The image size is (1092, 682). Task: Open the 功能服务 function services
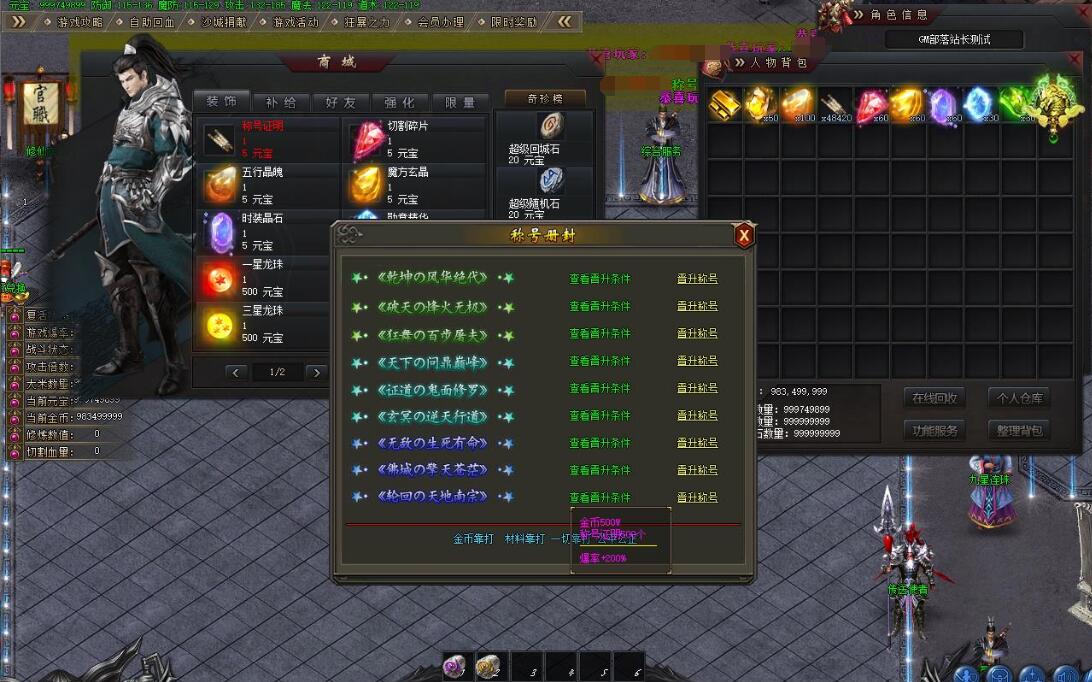pos(935,430)
